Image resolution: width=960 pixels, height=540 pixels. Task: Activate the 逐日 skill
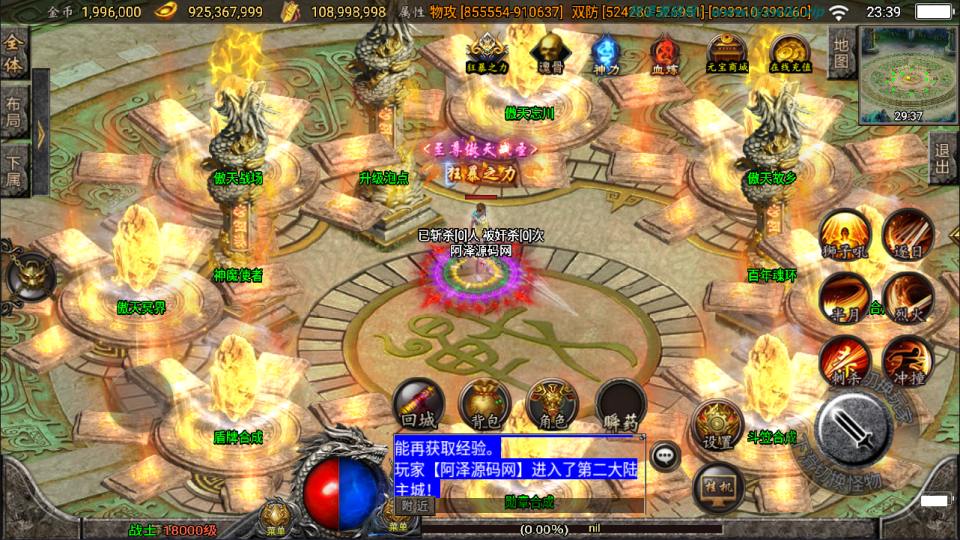[908, 235]
